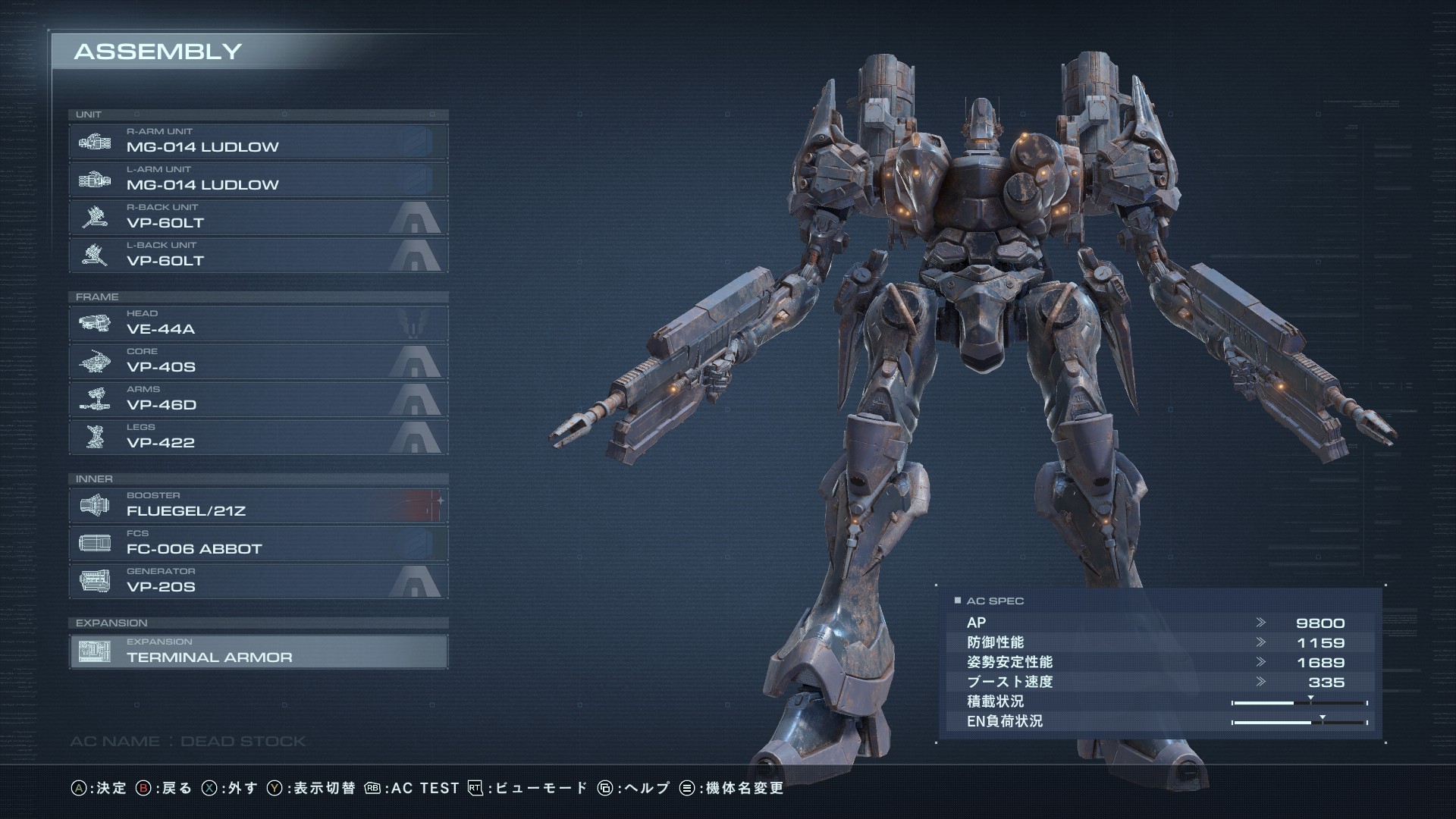Choose the L-ARM UNIT MG-014 LUDLOW slot
The height and width of the screenshot is (819, 1456).
tap(258, 180)
